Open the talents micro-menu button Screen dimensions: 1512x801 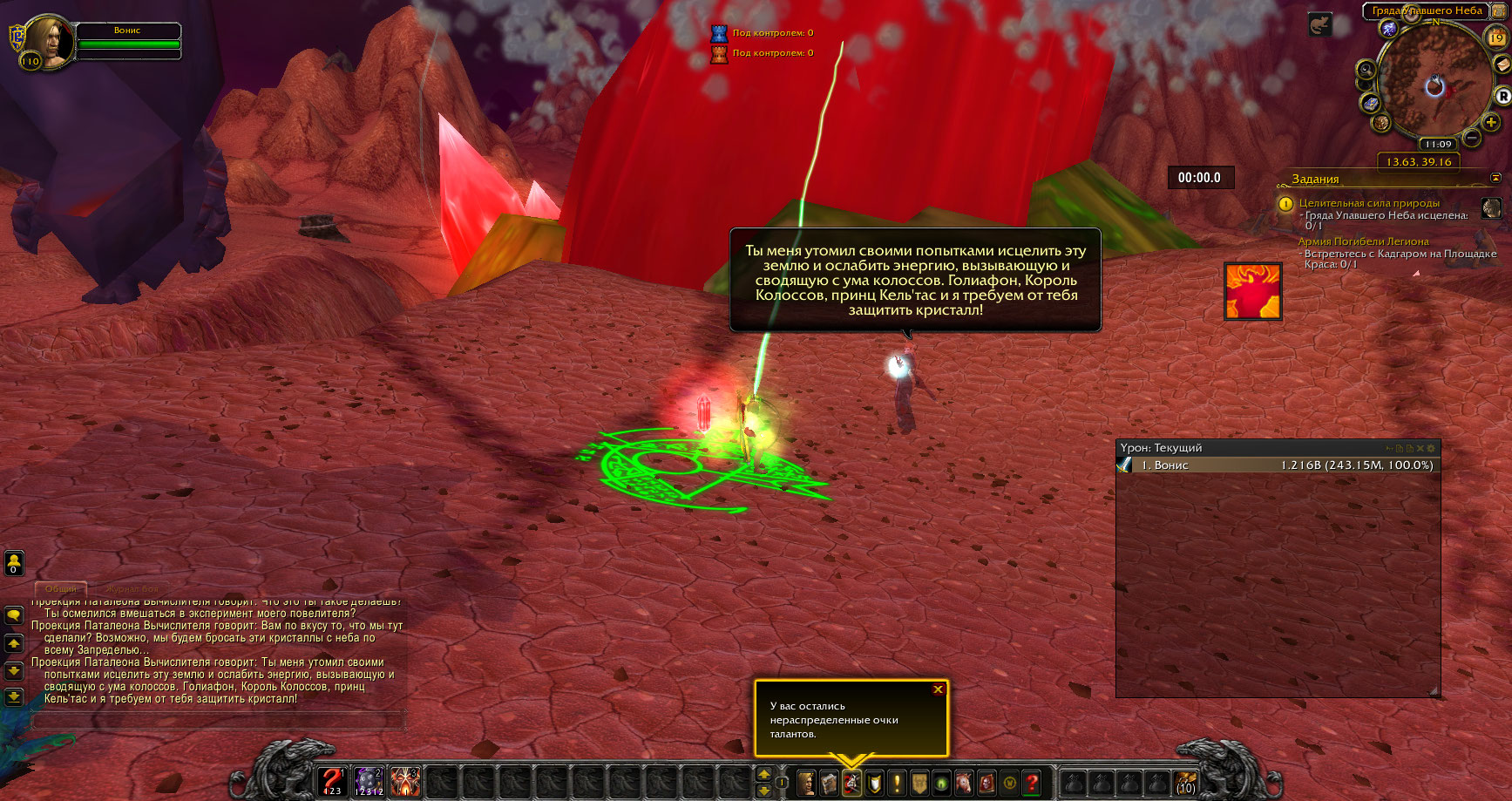point(851,783)
